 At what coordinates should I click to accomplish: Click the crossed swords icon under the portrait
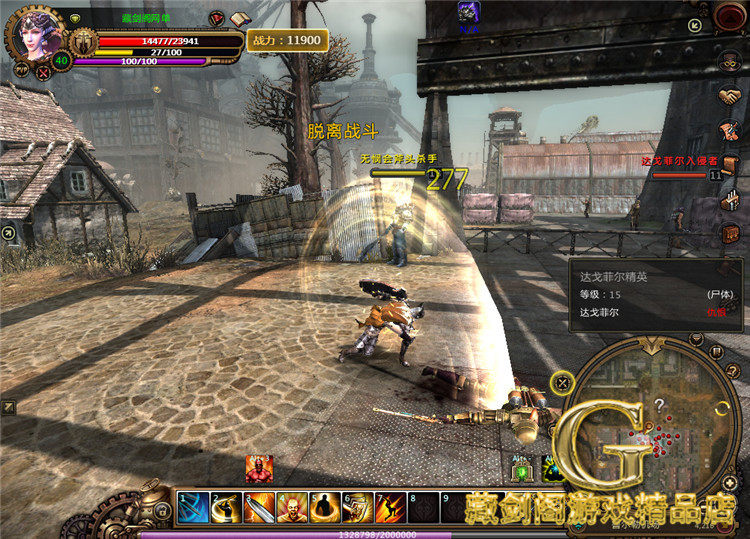point(43,71)
